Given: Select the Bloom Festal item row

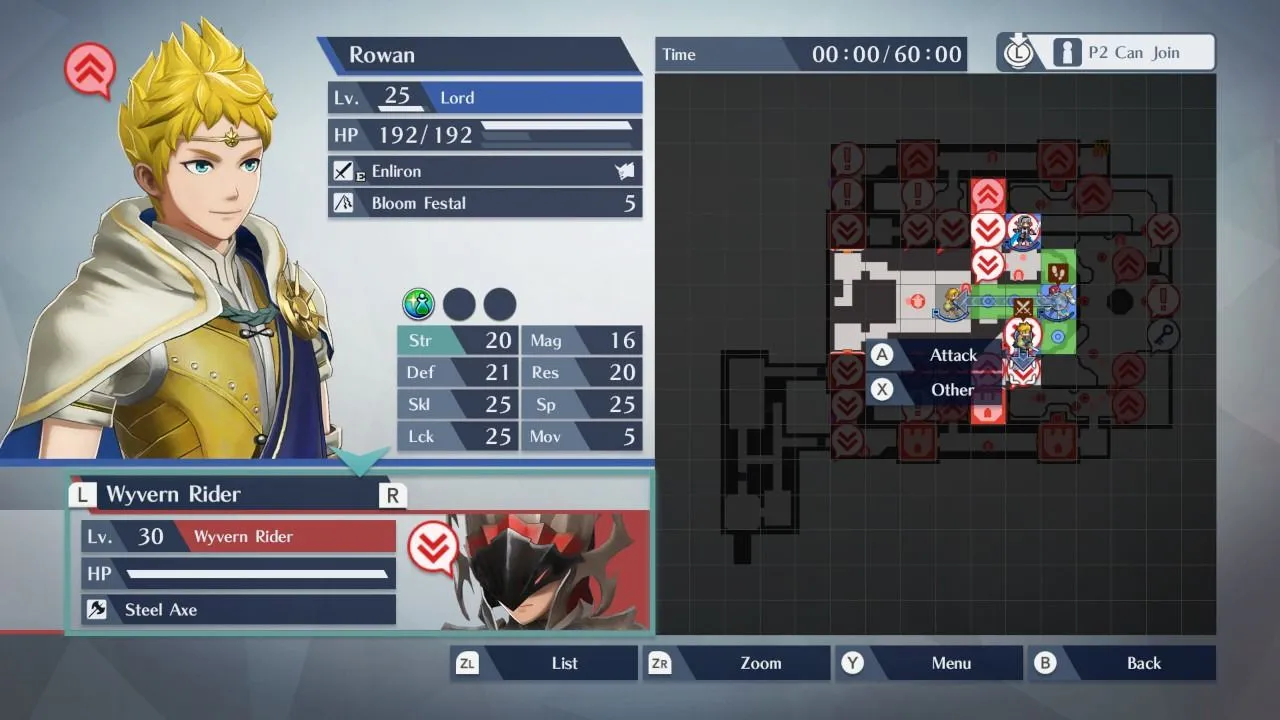Looking at the screenshot, I should (x=485, y=203).
